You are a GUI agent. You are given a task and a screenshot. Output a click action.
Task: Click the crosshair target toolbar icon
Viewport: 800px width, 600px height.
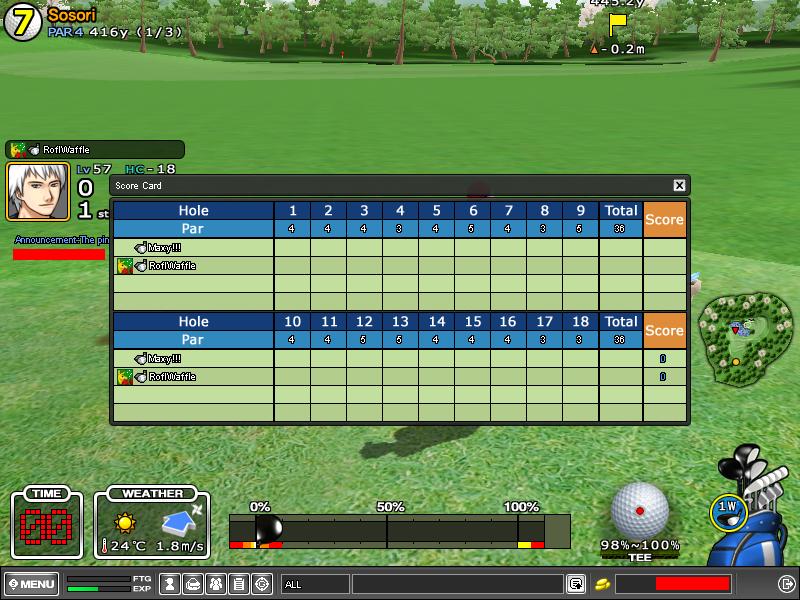[263, 584]
